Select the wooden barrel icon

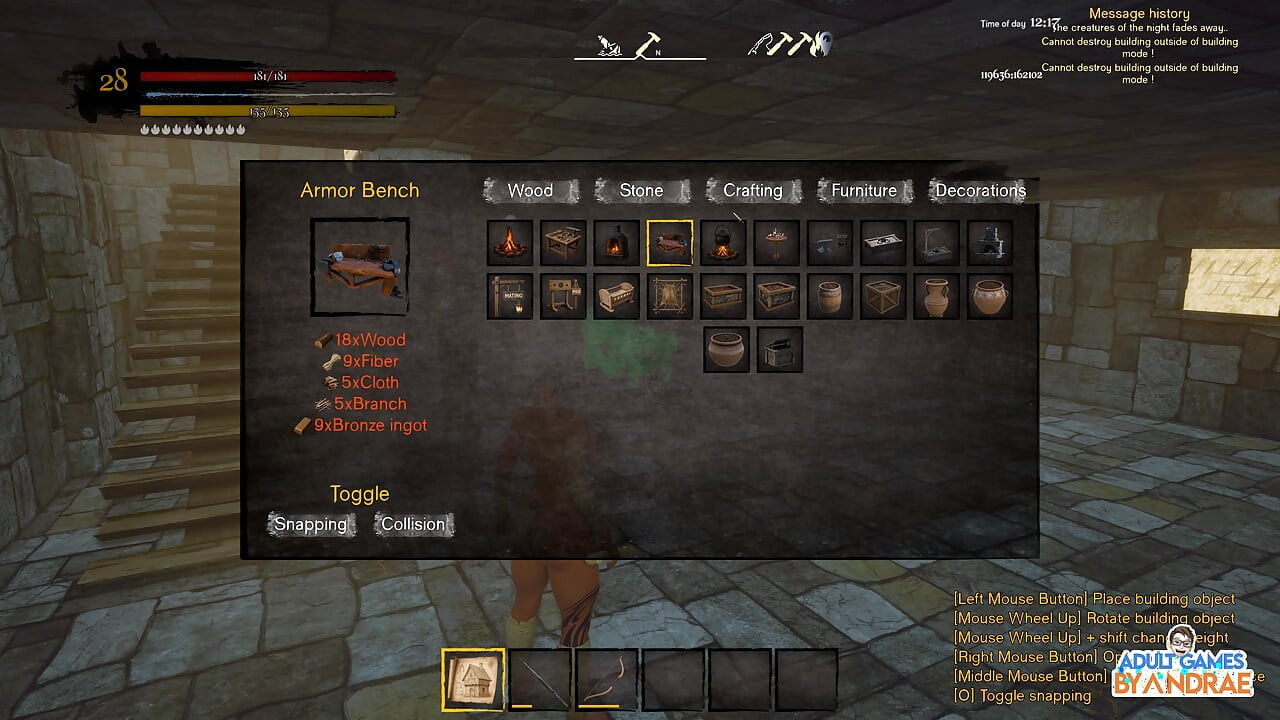(830, 297)
